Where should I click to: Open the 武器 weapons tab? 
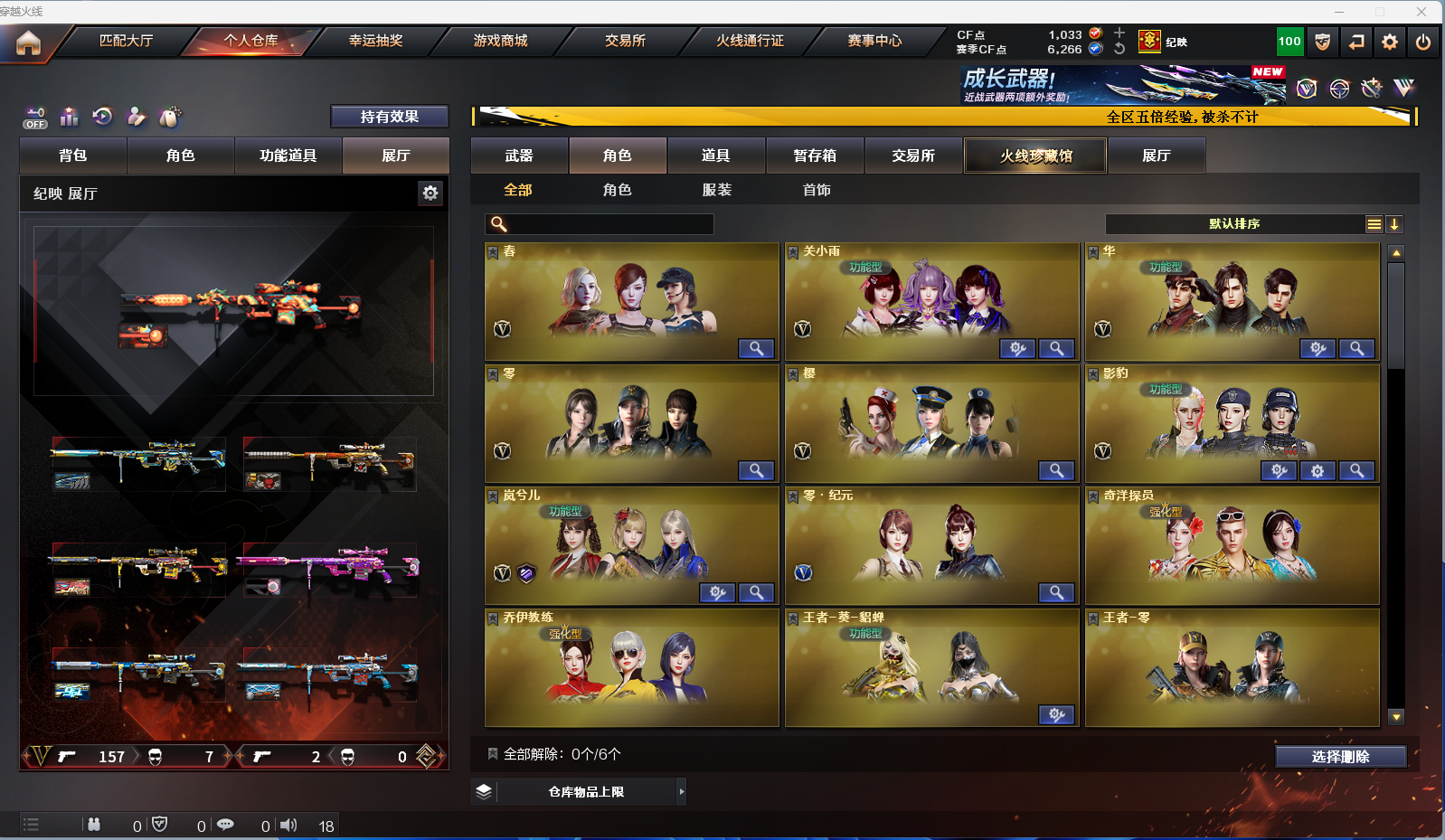pos(519,156)
